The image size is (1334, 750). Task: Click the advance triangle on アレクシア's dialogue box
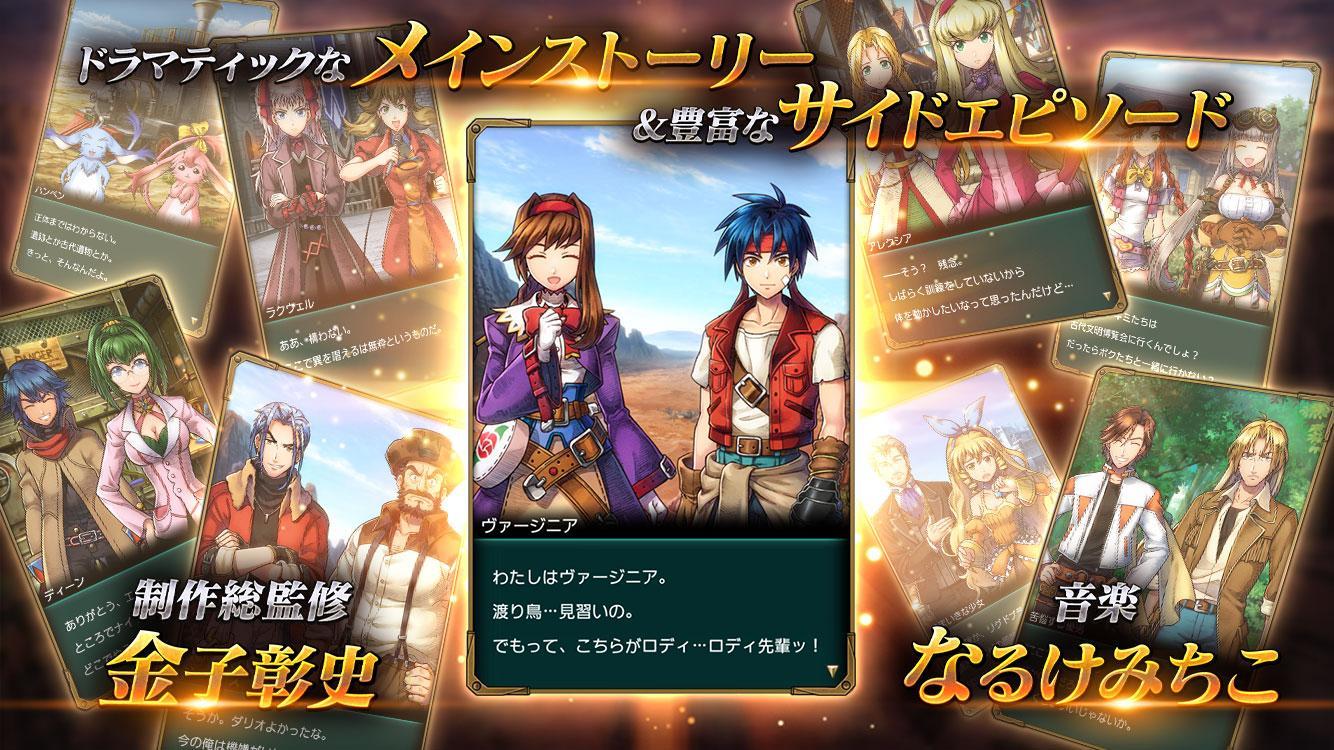pos(1107,297)
